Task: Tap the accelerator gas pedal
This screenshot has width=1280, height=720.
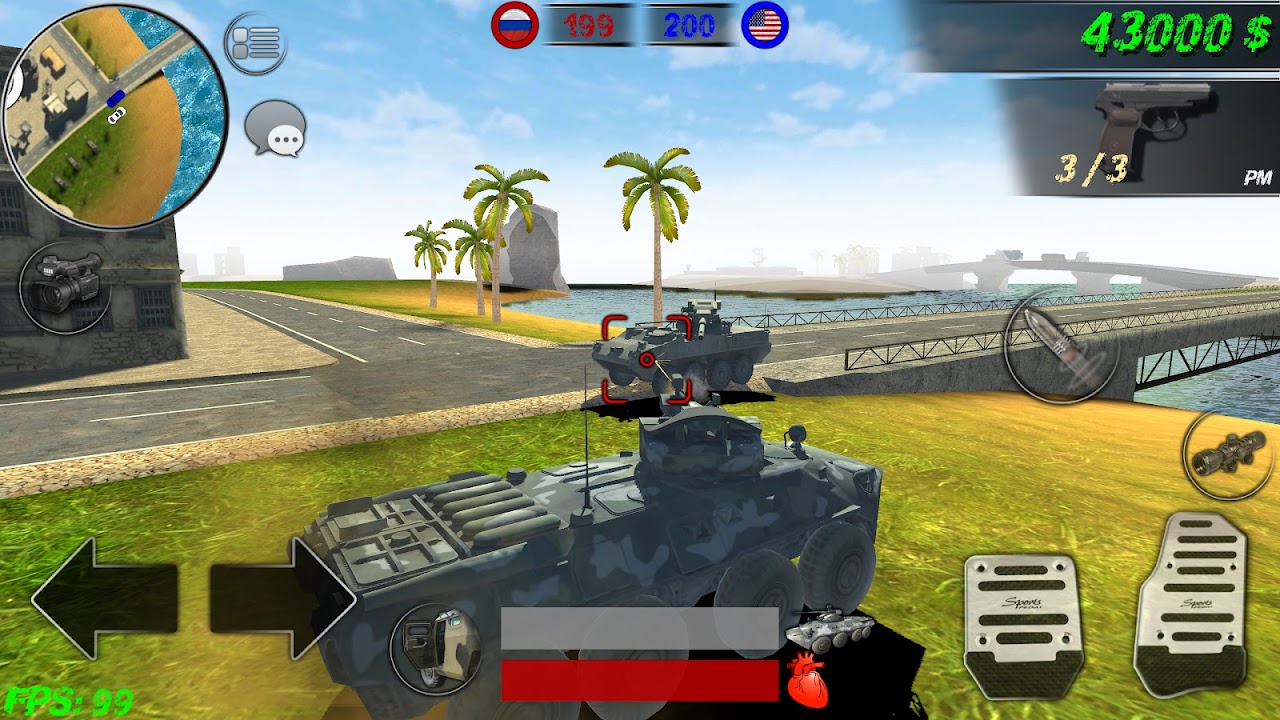Action: tap(1193, 604)
